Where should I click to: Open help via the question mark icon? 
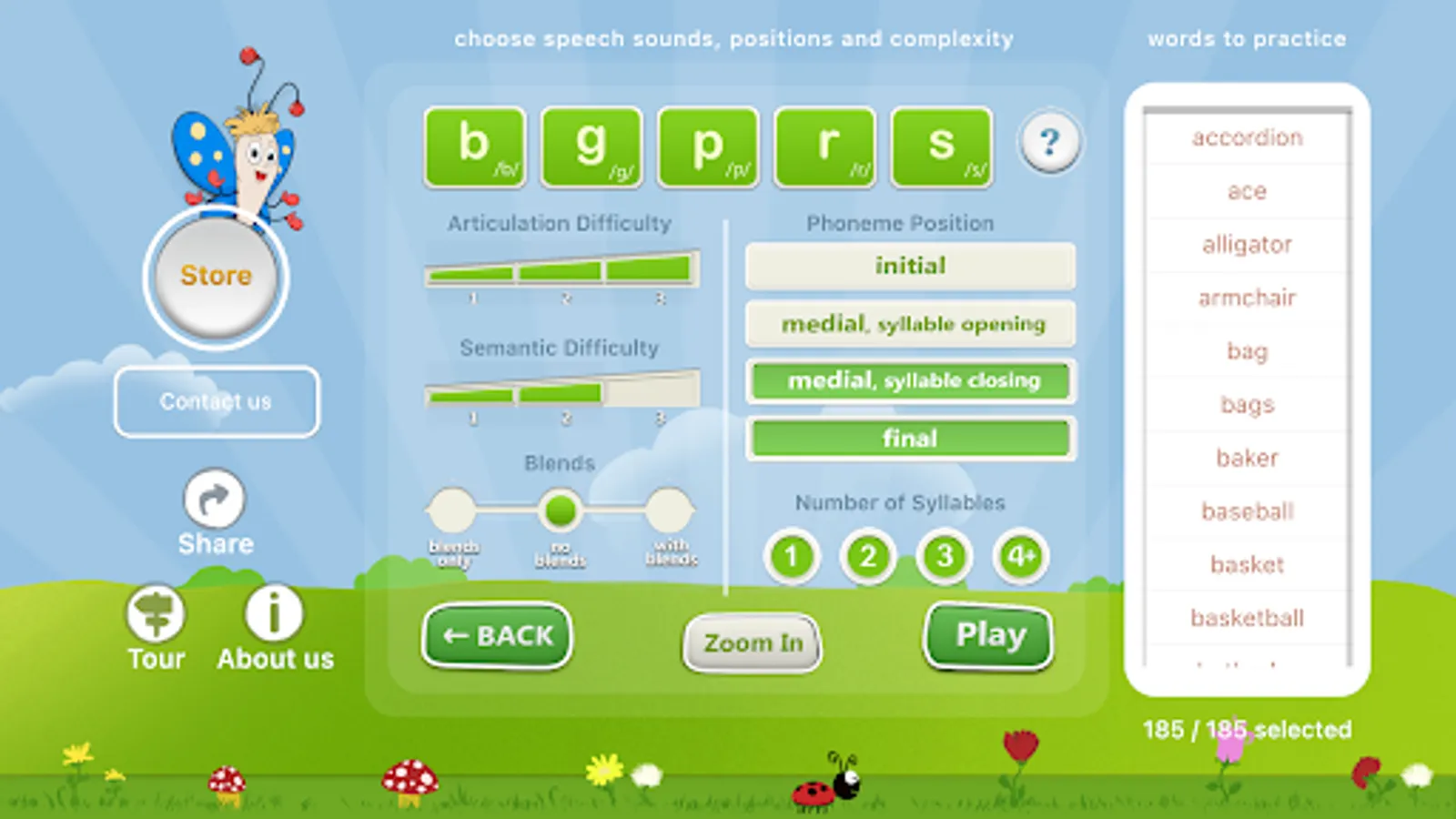(x=1048, y=142)
